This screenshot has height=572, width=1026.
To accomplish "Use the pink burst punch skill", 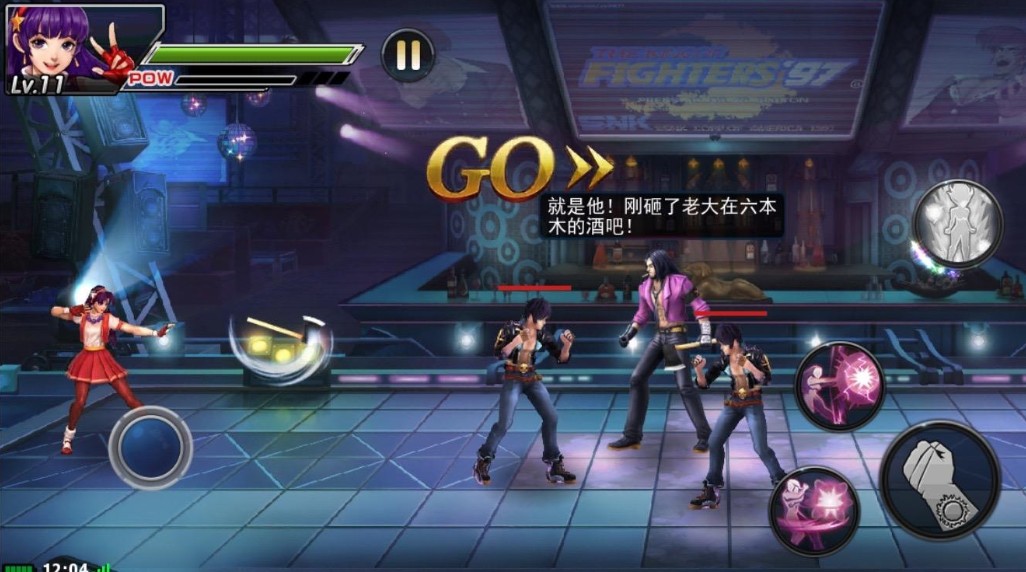I will 814,510.
